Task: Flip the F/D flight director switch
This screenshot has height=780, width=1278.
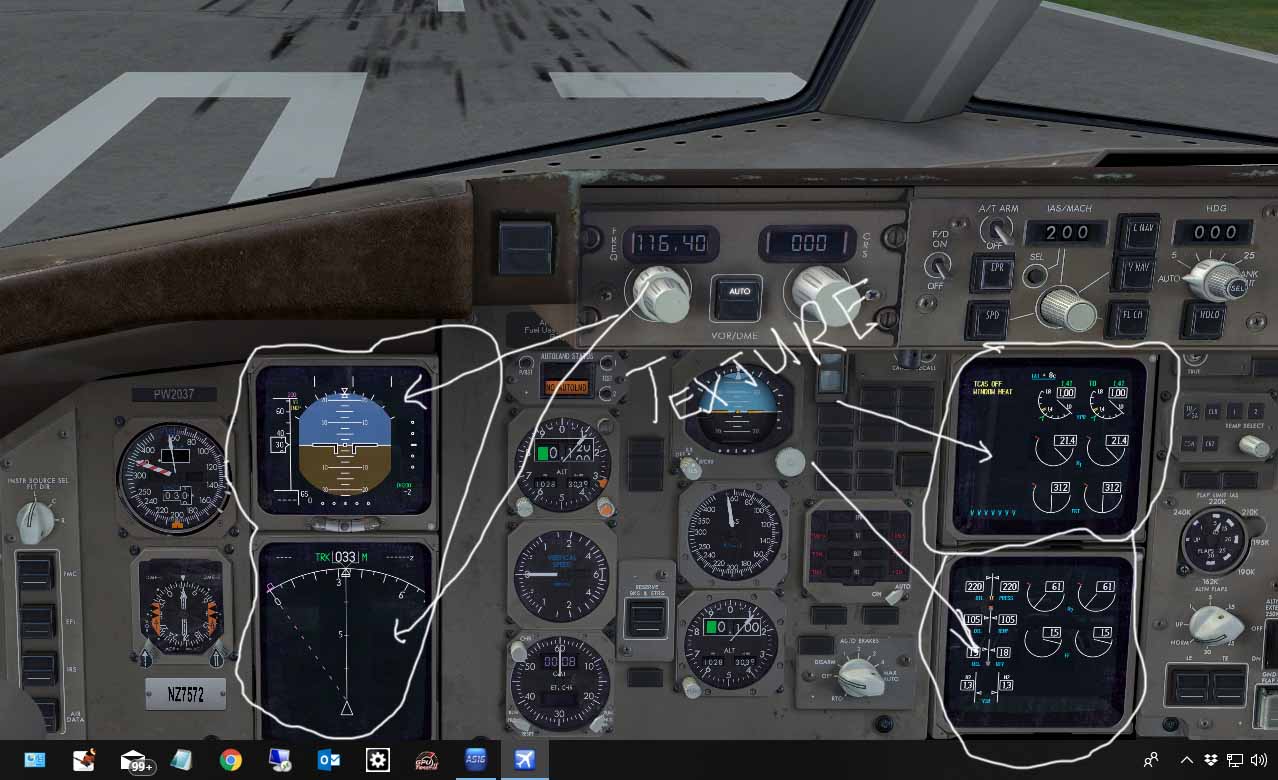Action: click(x=936, y=266)
